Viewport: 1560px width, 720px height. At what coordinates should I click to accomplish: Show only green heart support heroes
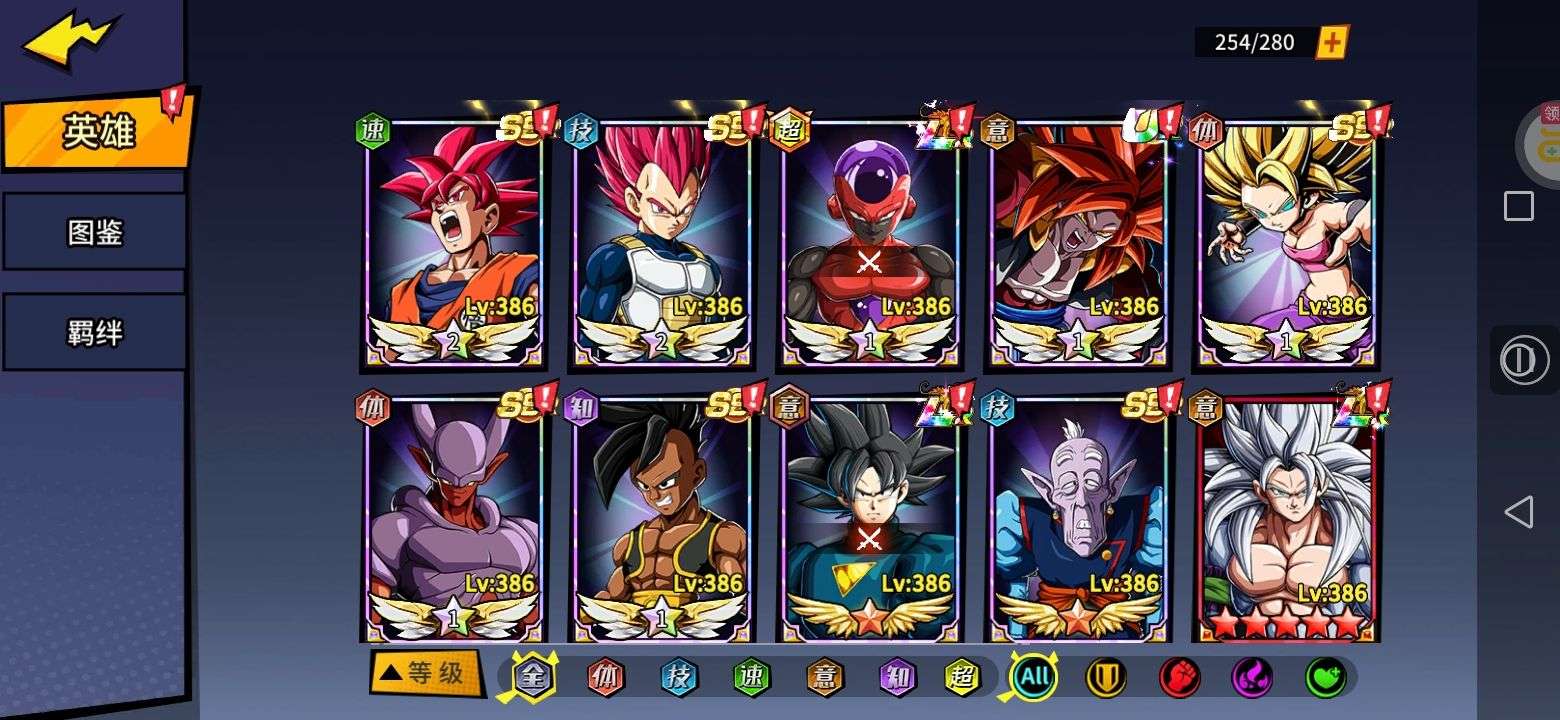click(1325, 677)
